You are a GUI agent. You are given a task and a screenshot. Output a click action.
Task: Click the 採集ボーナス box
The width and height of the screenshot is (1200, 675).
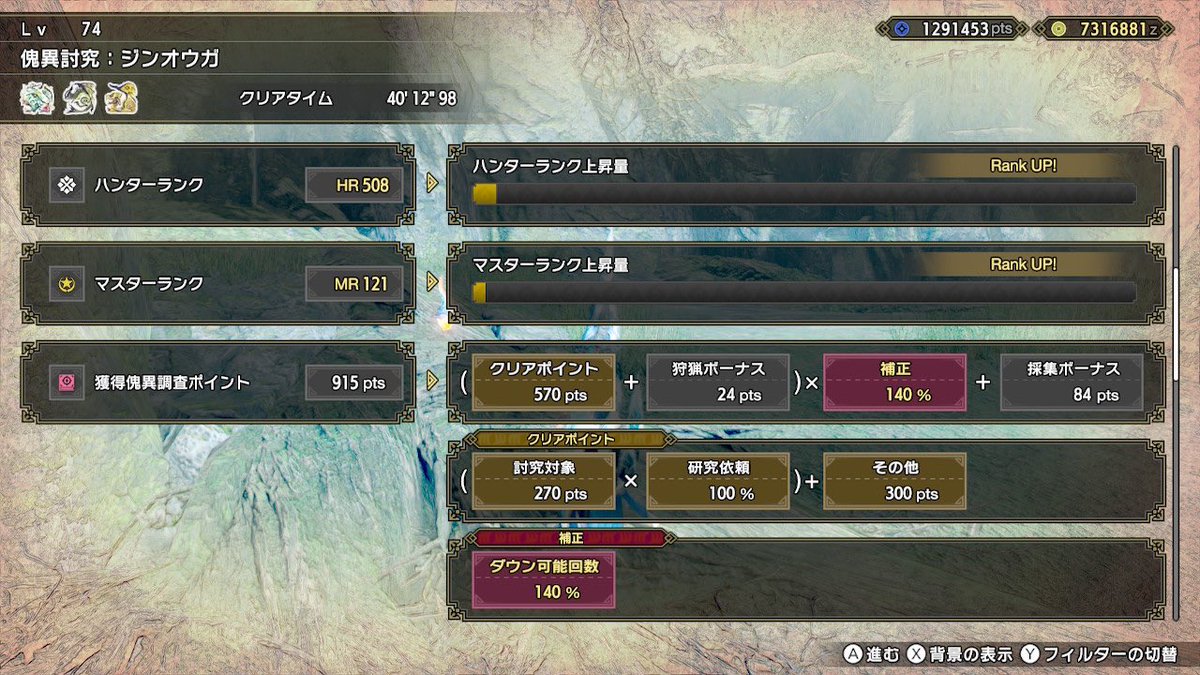click(1071, 382)
